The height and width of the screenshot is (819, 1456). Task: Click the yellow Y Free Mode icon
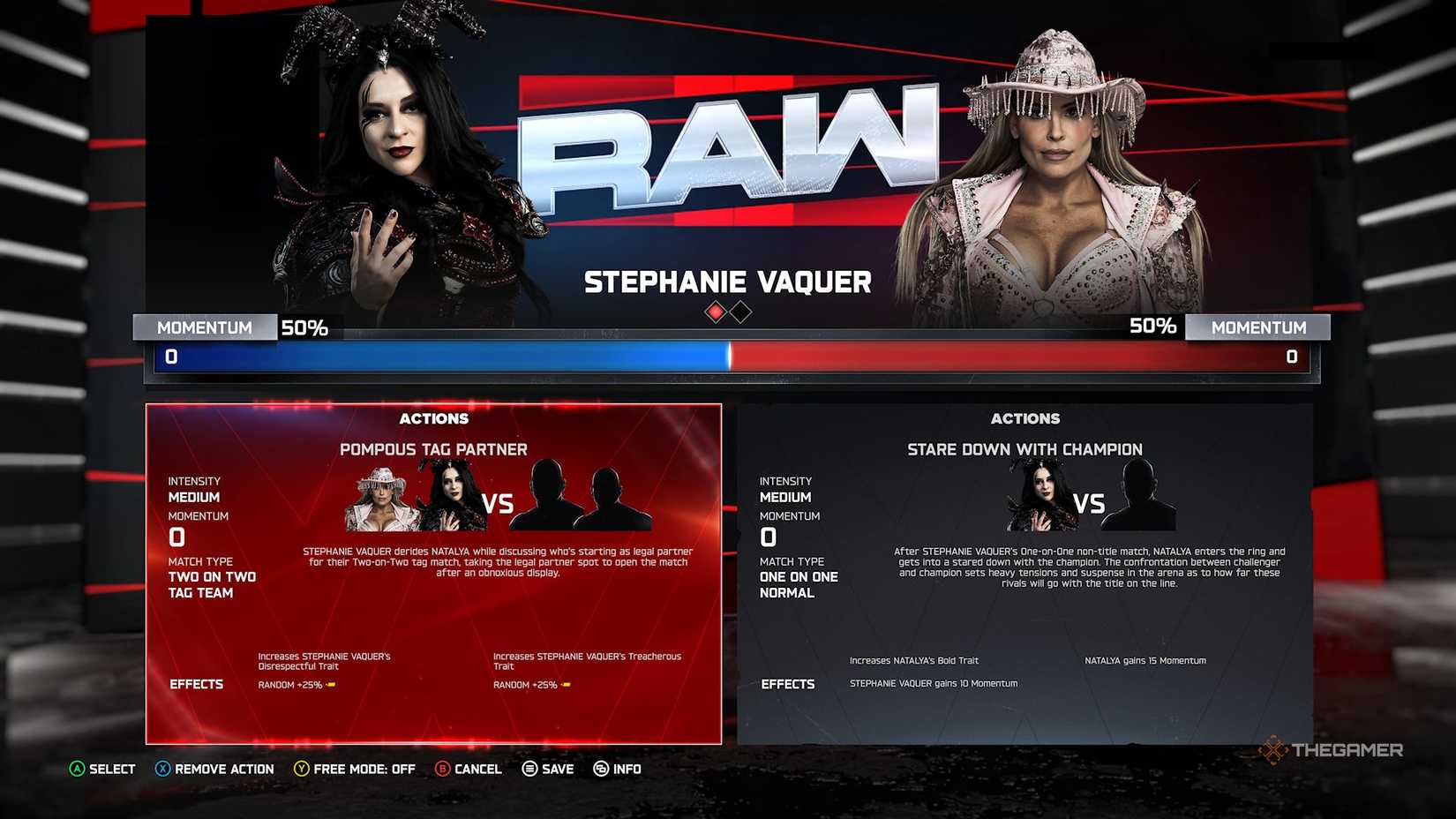301,769
